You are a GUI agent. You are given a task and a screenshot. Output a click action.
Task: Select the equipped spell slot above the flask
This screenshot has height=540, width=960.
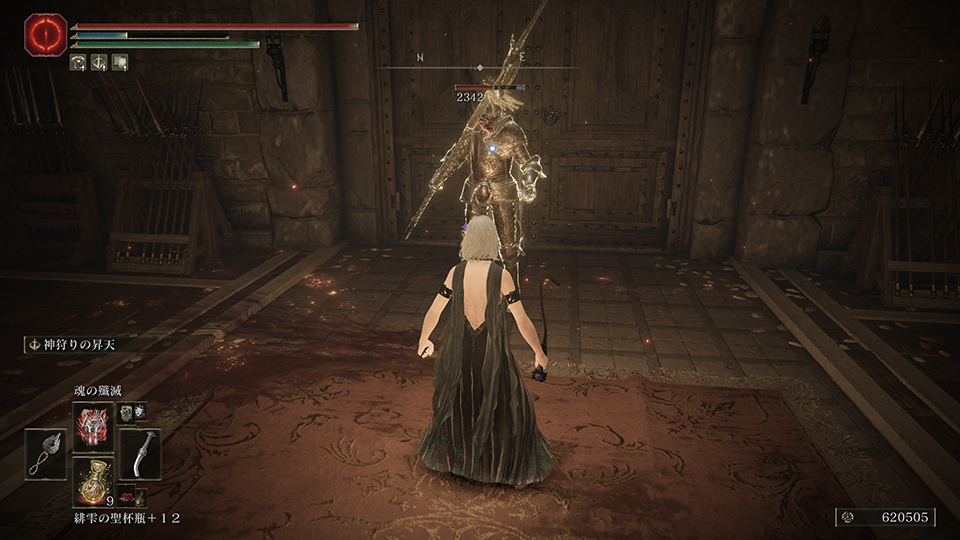(93, 424)
